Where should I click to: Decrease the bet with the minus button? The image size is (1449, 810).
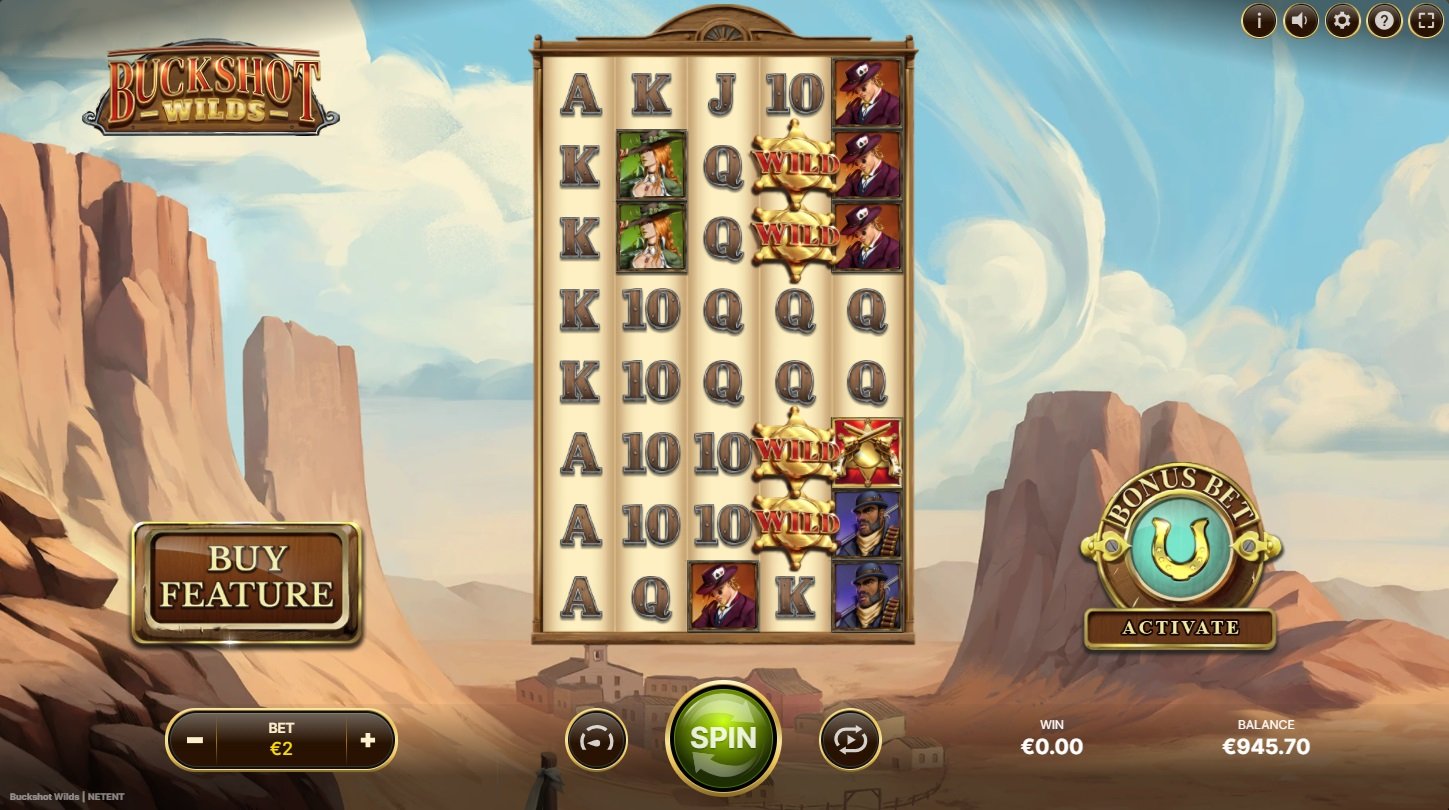coord(196,740)
